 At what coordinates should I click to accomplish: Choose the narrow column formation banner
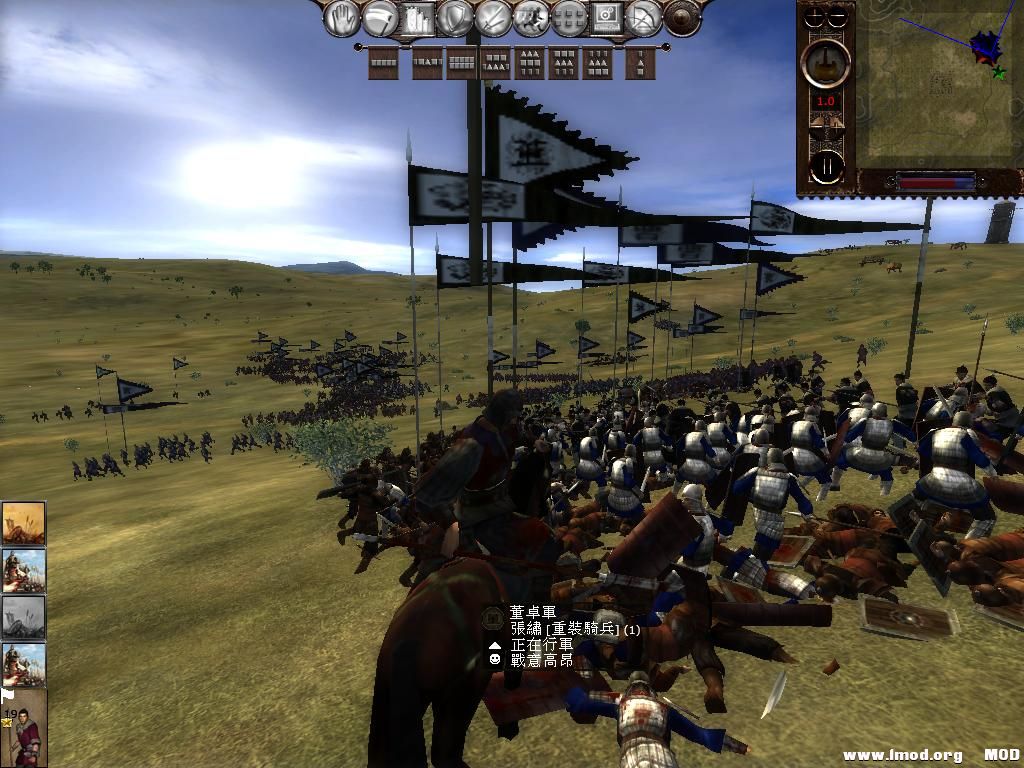641,63
